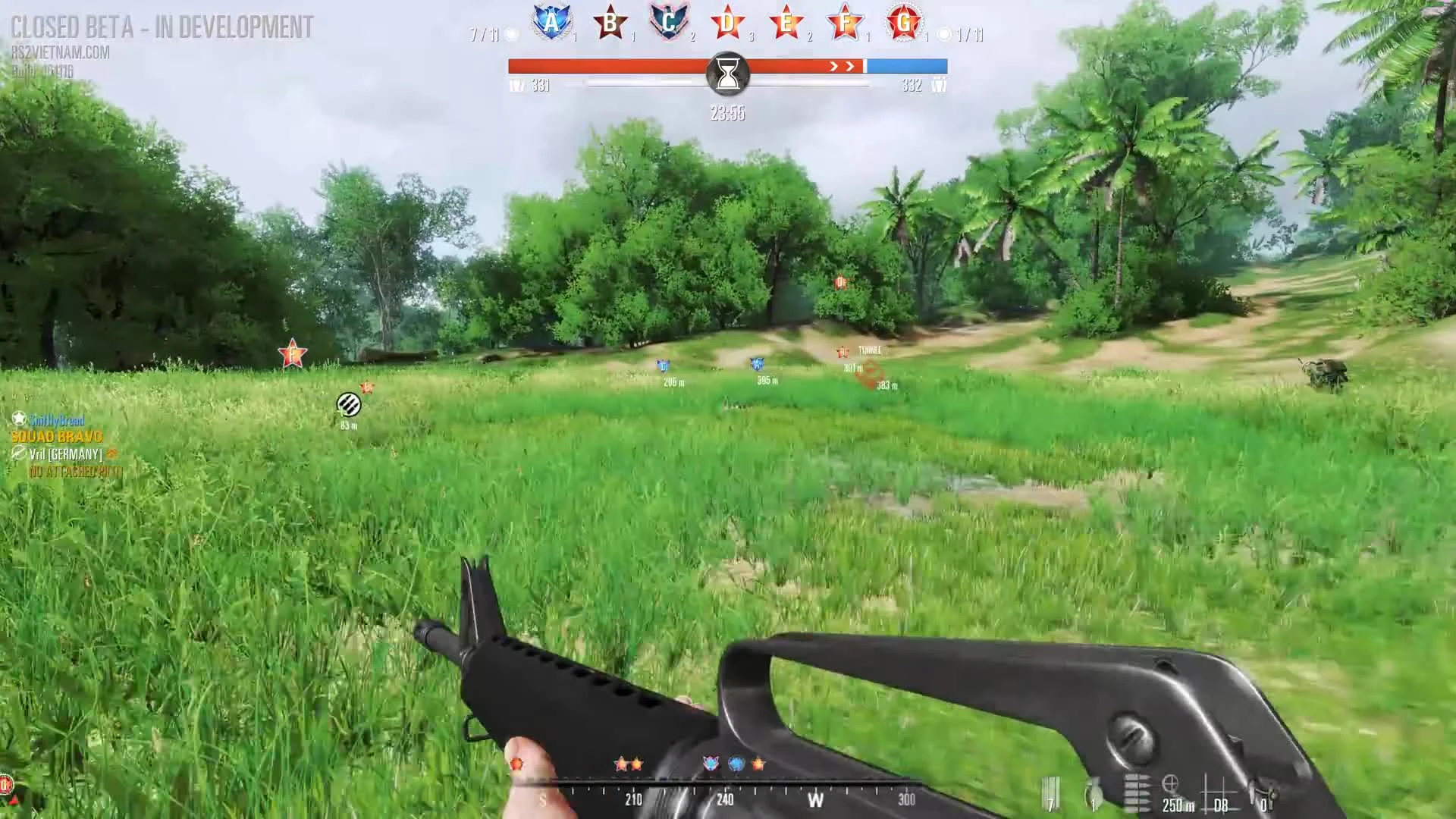This screenshot has width=1456, height=819.
Task: Select the SQUAD BRAVO panel label
Action: tap(57, 437)
